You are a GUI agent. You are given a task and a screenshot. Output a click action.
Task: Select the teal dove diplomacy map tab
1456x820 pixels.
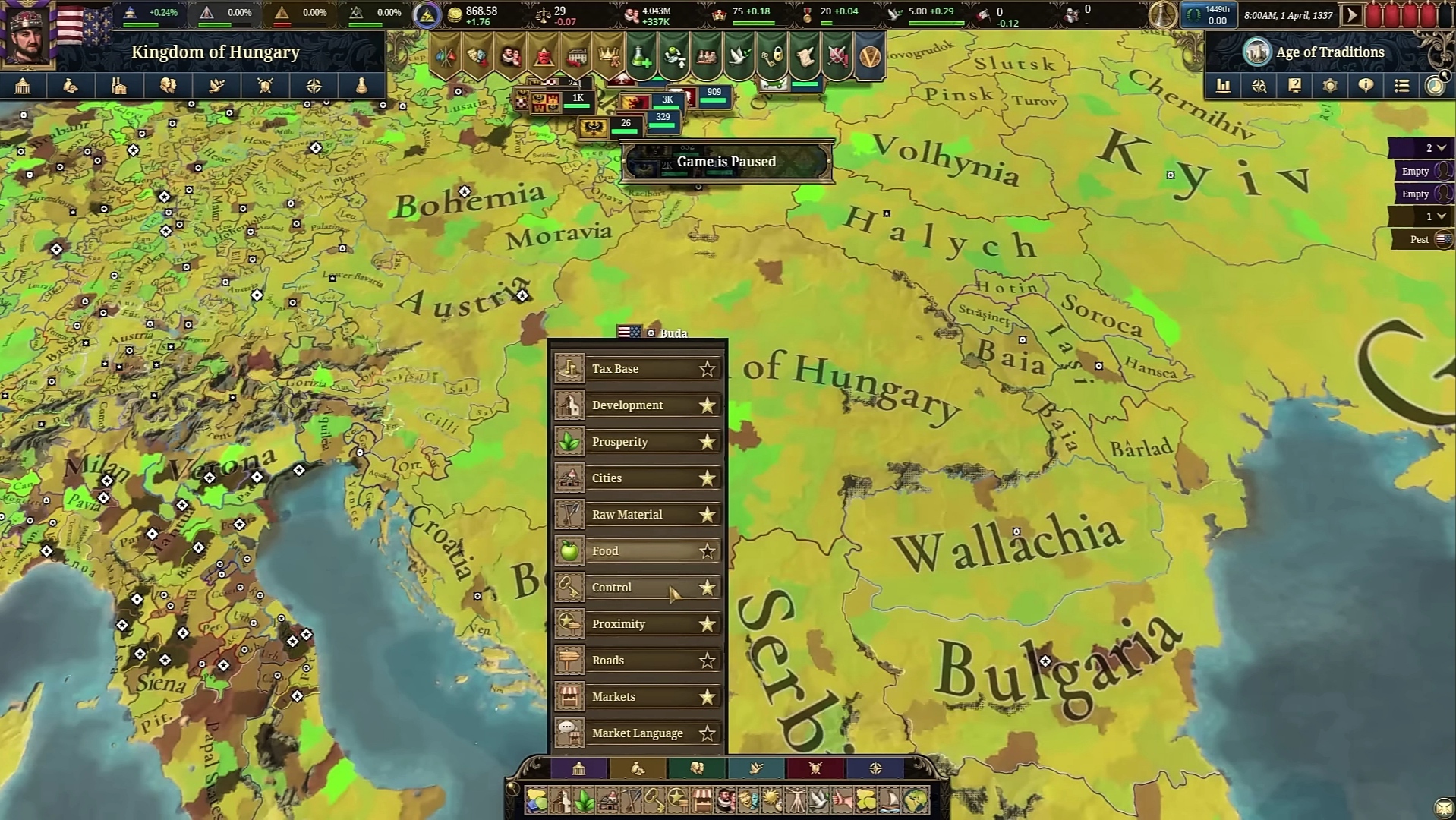755,768
